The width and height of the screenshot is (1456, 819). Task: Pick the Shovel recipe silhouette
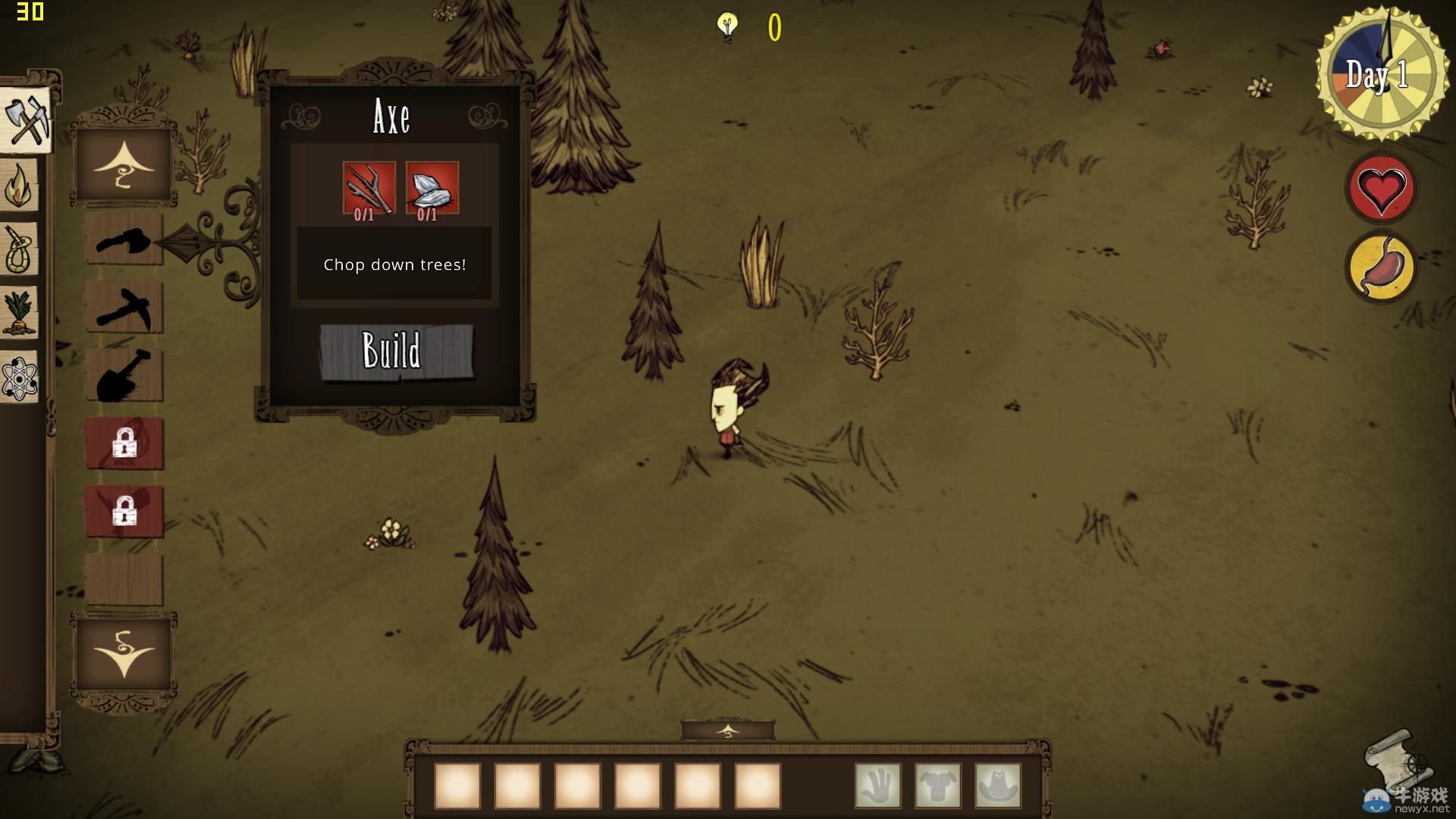click(x=124, y=375)
